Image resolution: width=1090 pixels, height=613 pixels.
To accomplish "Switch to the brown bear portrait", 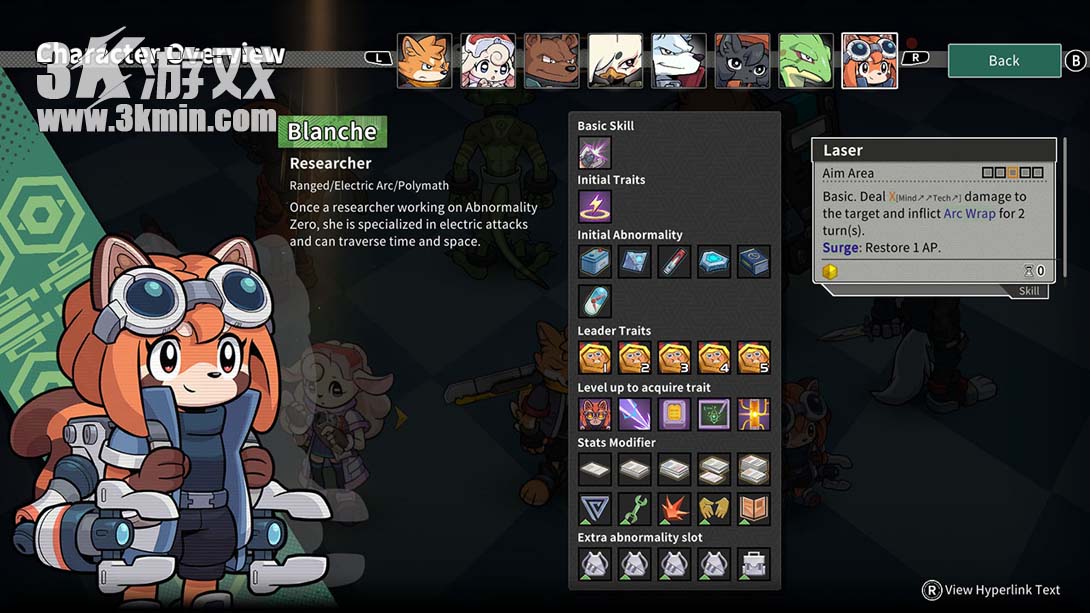I will click(551, 61).
